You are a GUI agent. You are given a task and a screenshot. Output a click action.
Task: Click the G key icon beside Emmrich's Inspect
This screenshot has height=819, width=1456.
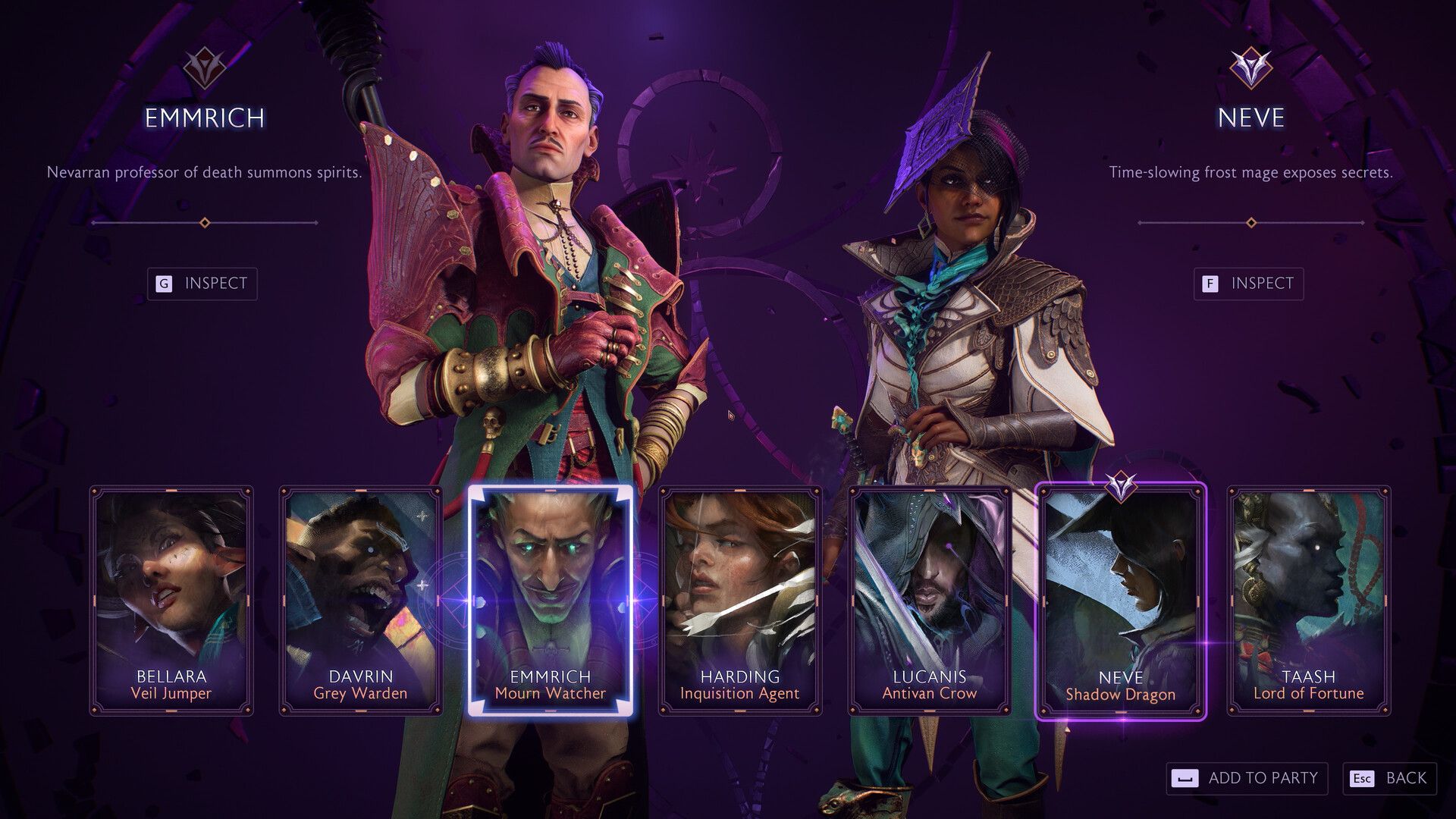[163, 284]
